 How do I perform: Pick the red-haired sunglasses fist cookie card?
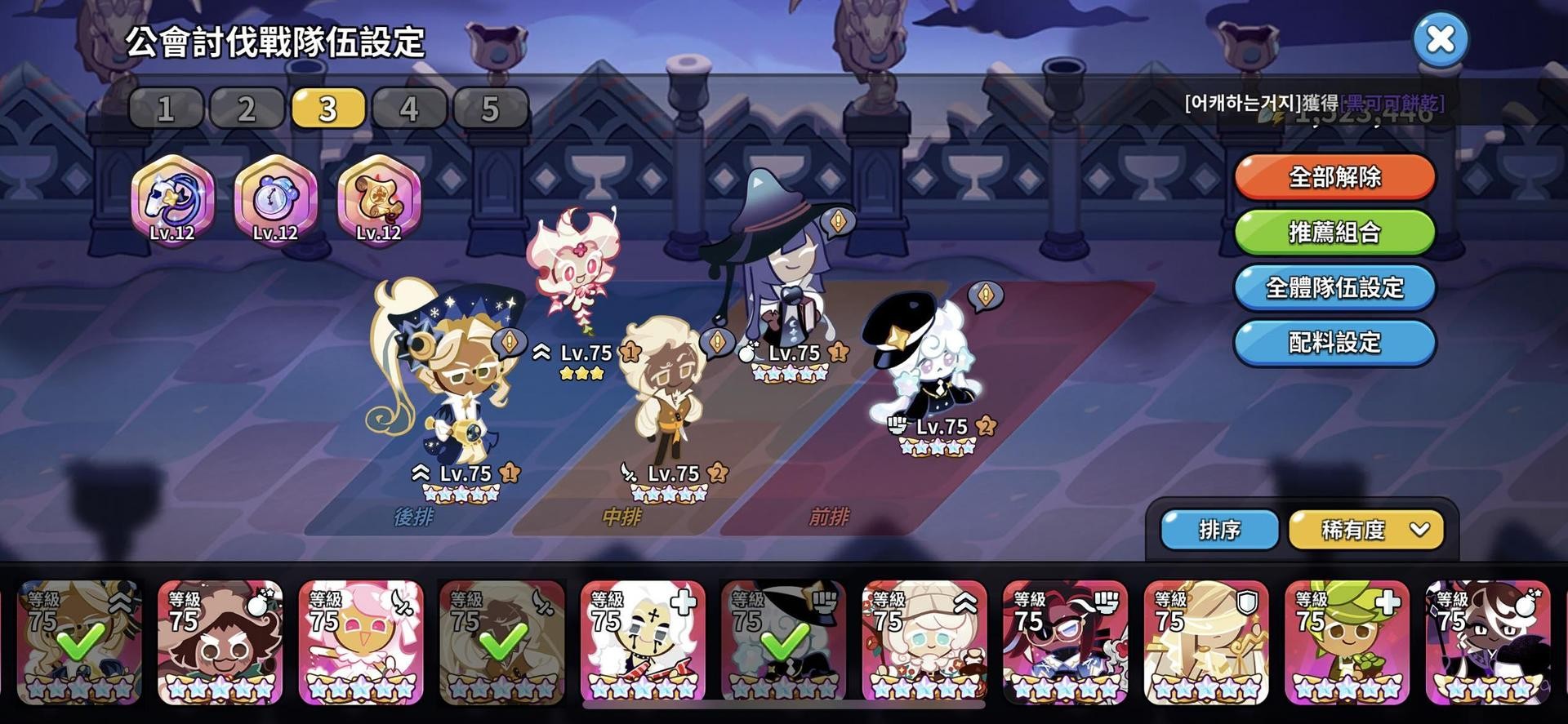(1065, 643)
